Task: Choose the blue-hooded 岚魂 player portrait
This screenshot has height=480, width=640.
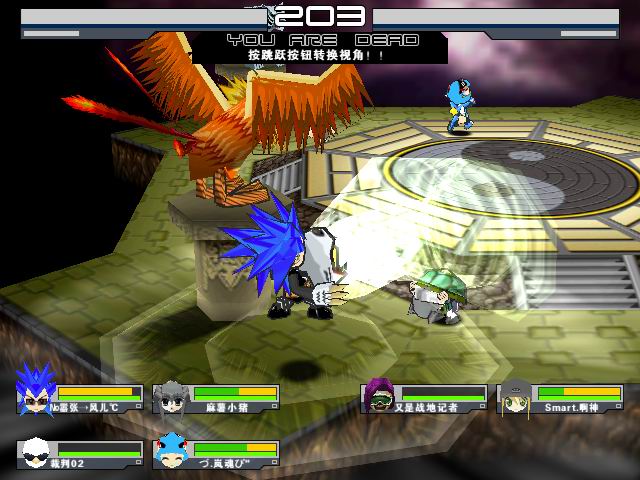Action: coord(171,451)
